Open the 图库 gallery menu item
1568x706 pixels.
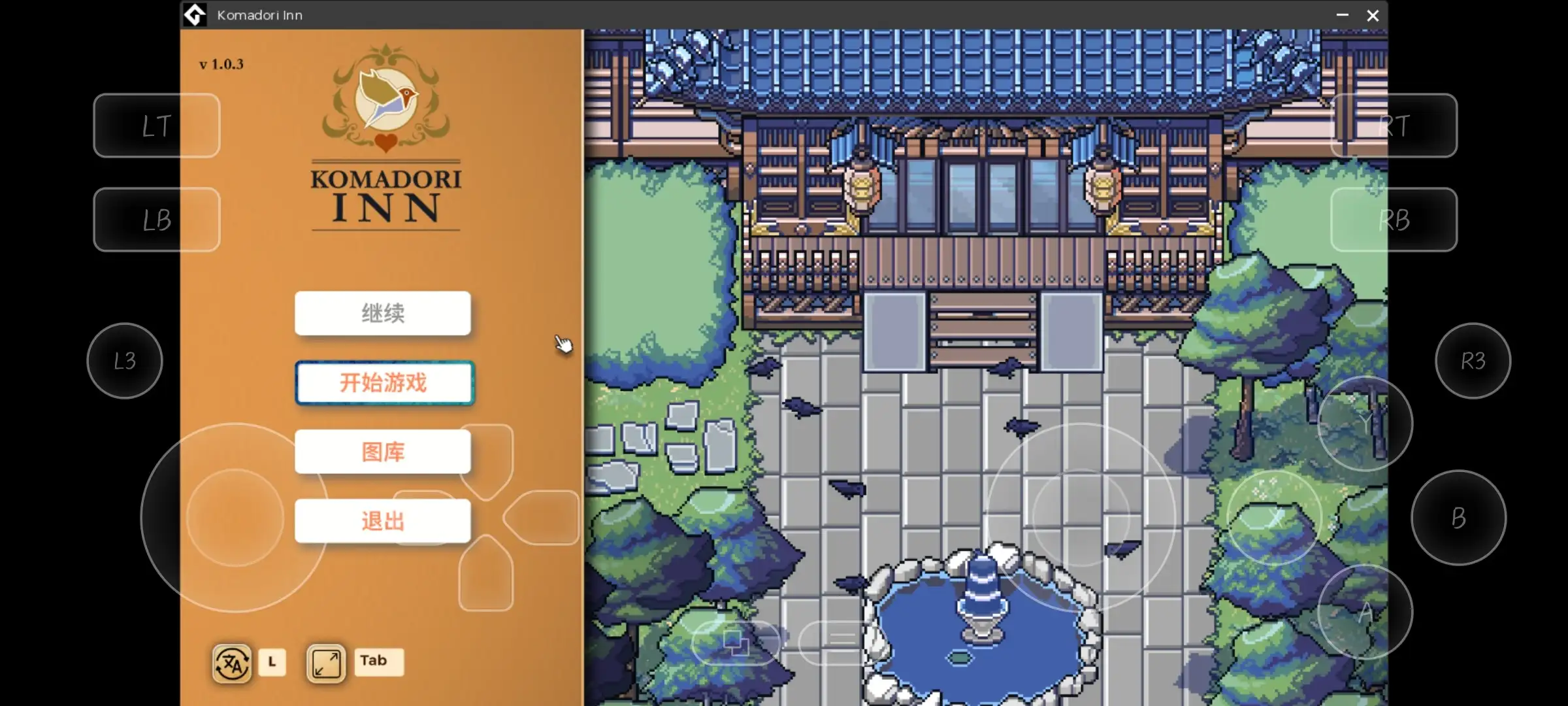click(x=382, y=452)
